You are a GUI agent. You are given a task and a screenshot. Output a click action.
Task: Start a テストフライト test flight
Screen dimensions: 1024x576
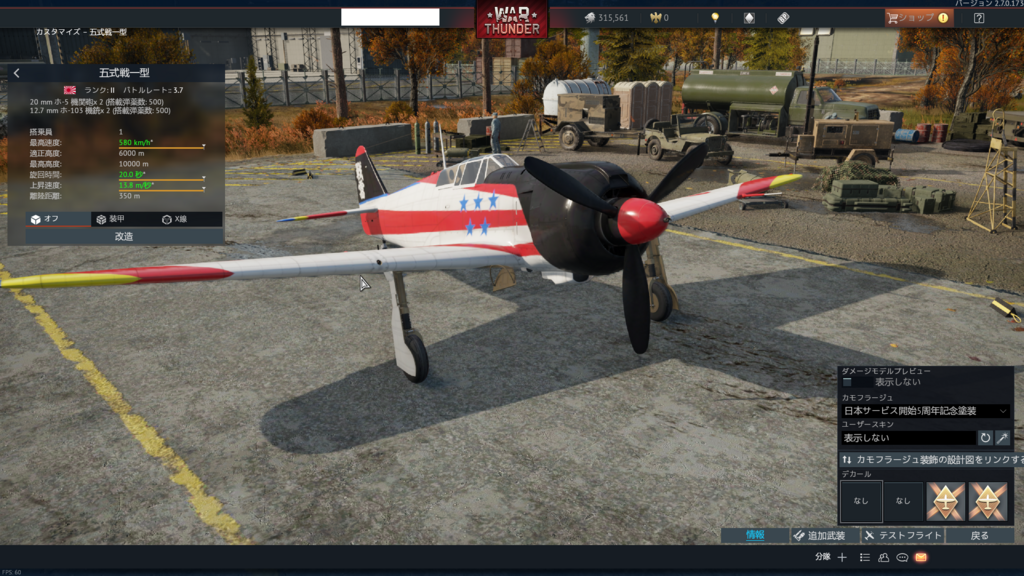902,536
